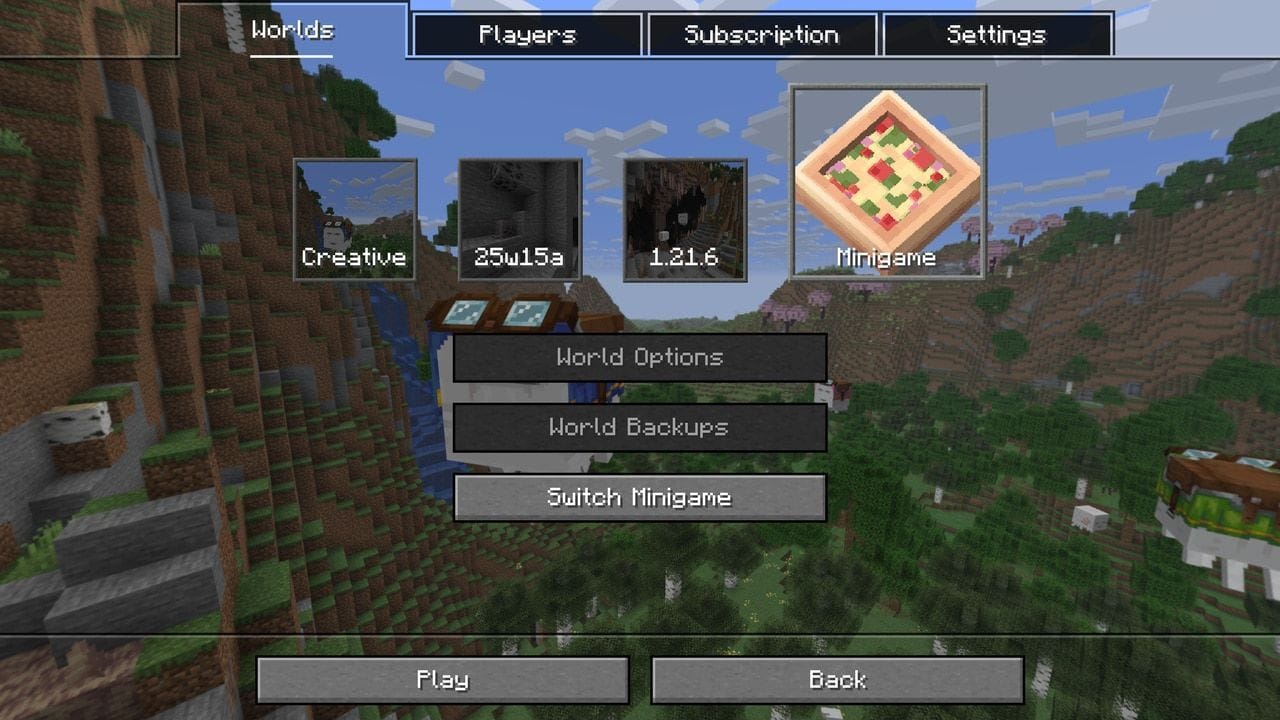This screenshot has width=1280, height=720.
Task: Click the Creative world name label
Action: point(352,258)
